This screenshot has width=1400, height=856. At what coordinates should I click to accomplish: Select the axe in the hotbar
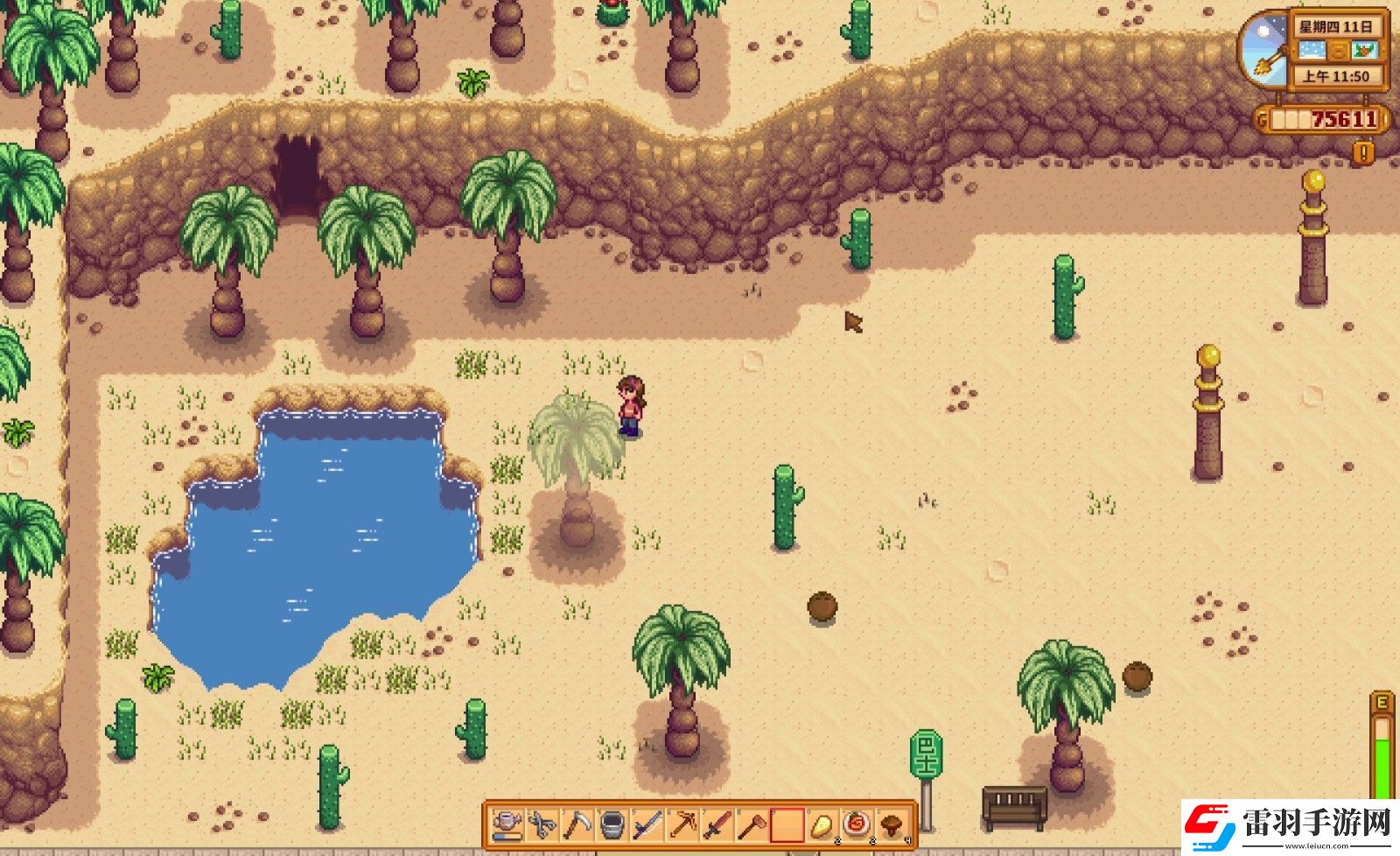click(752, 824)
